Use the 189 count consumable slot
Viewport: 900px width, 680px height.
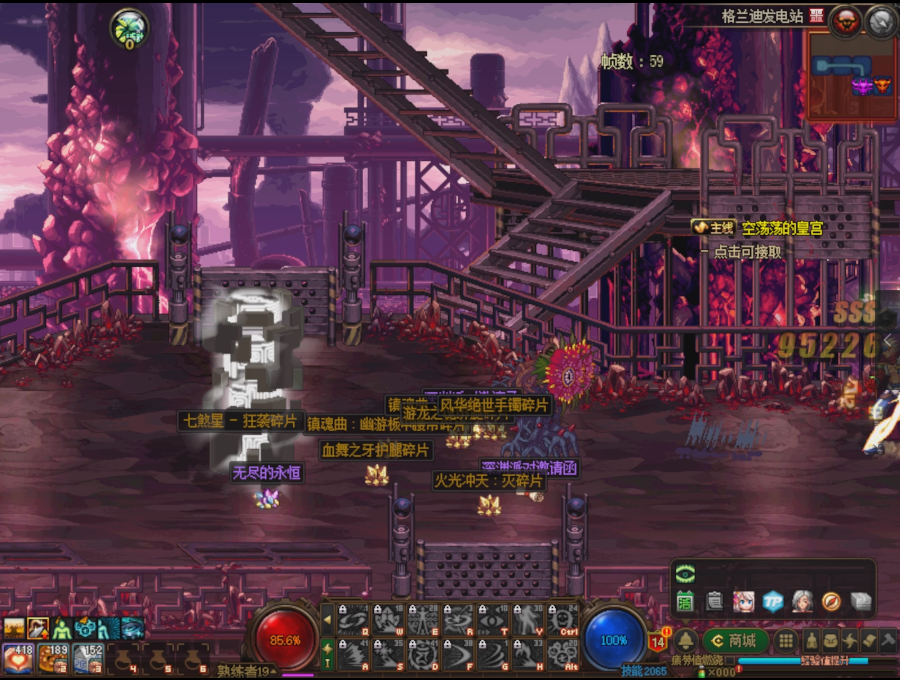click(x=53, y=657)
